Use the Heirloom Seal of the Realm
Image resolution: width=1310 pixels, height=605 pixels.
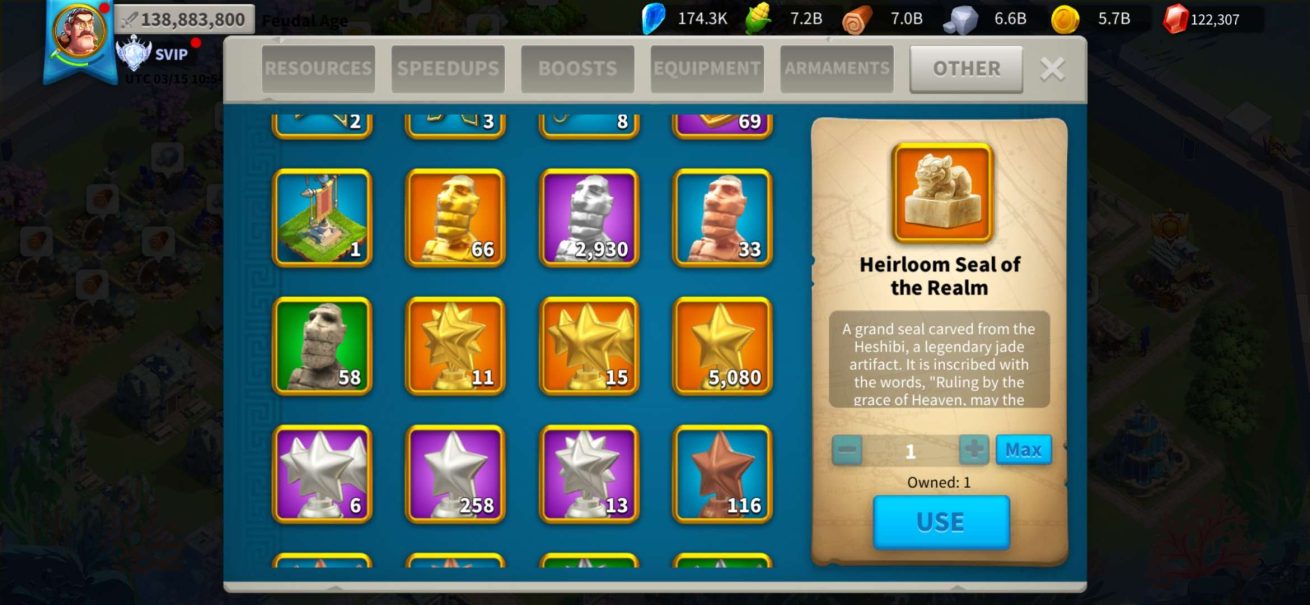click(x=941, y=522)
